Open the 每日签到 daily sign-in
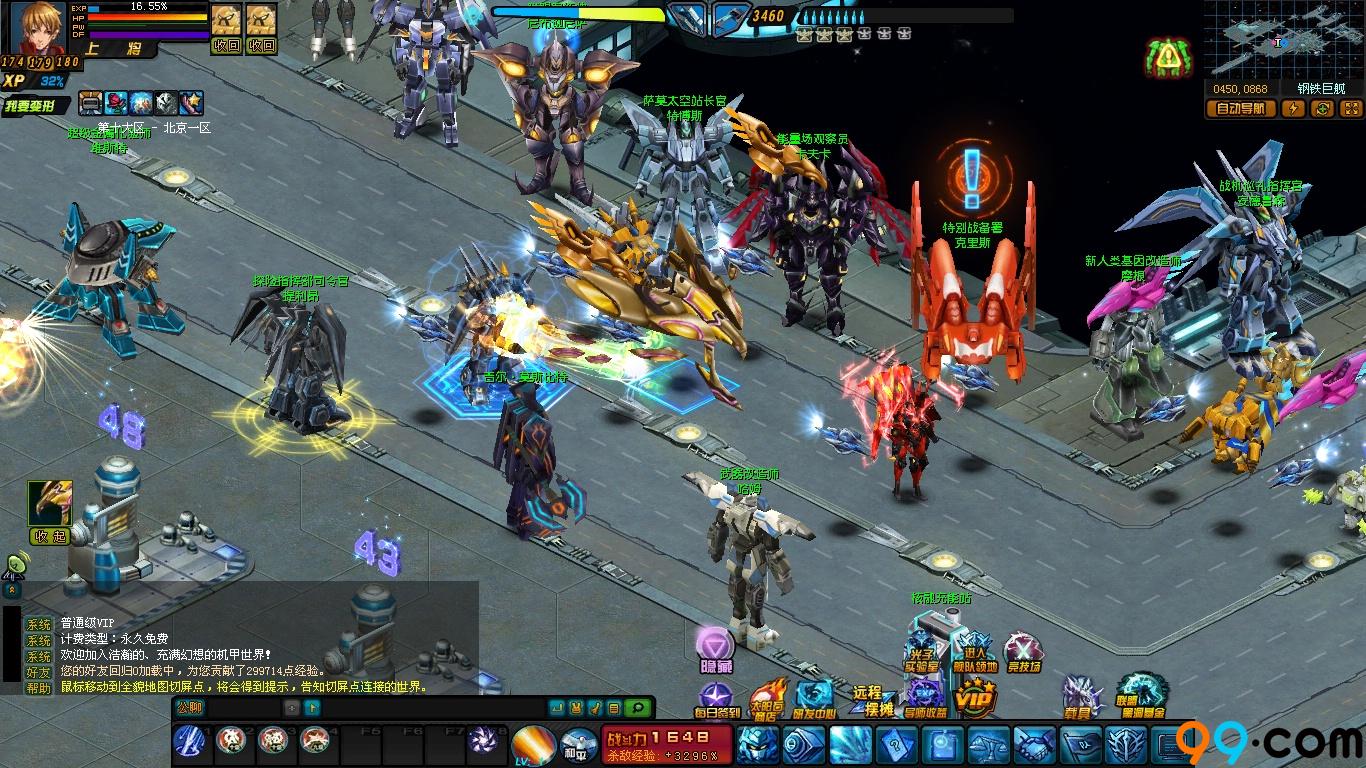This screenshot has height=768, width=1366. point(716,699)
